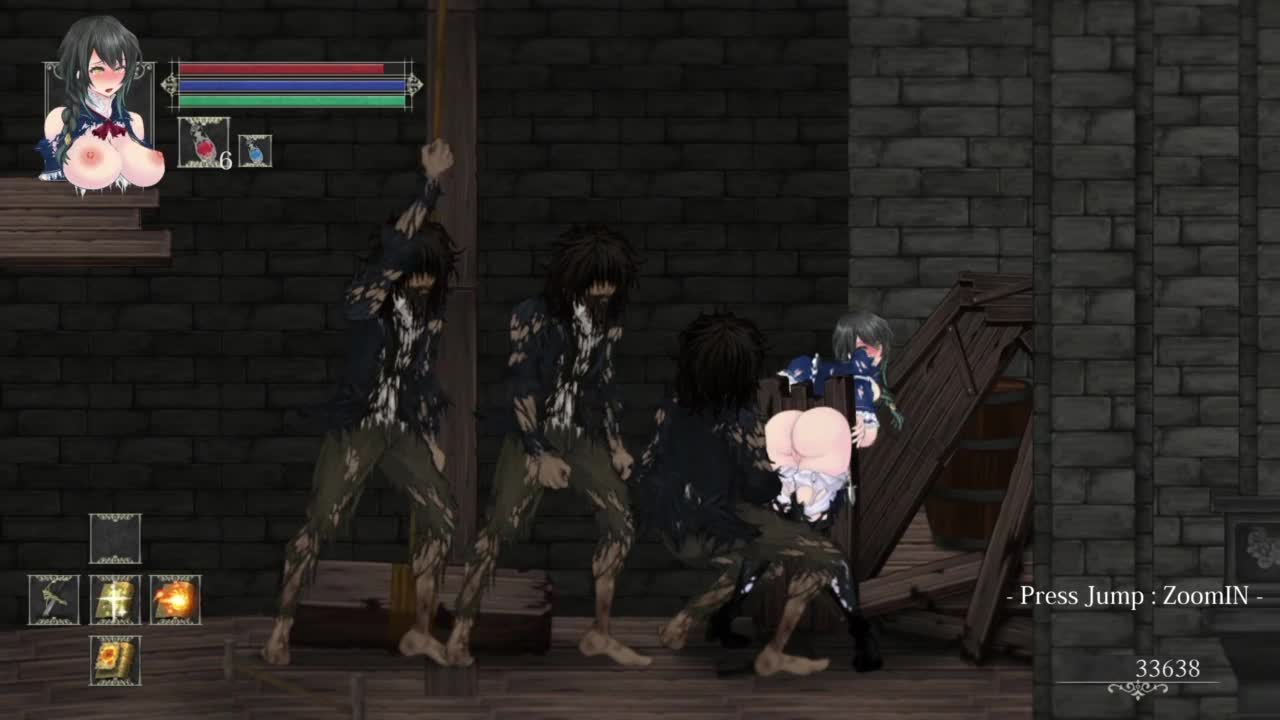Use the red health potion slot
This screenshot has width=1280, height=720.
pos(203,142)
